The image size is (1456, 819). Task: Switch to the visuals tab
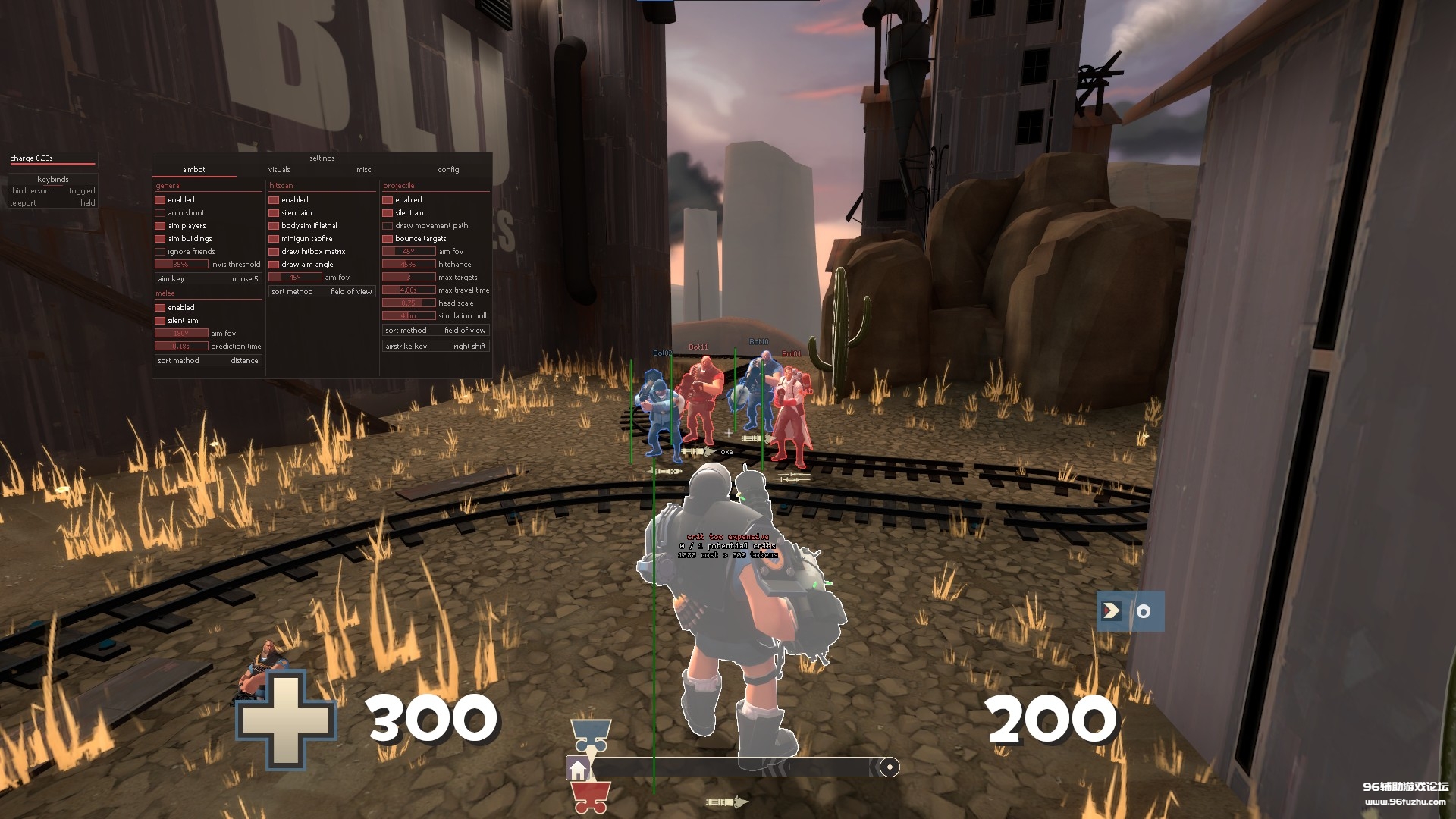(x=278, y=169)
